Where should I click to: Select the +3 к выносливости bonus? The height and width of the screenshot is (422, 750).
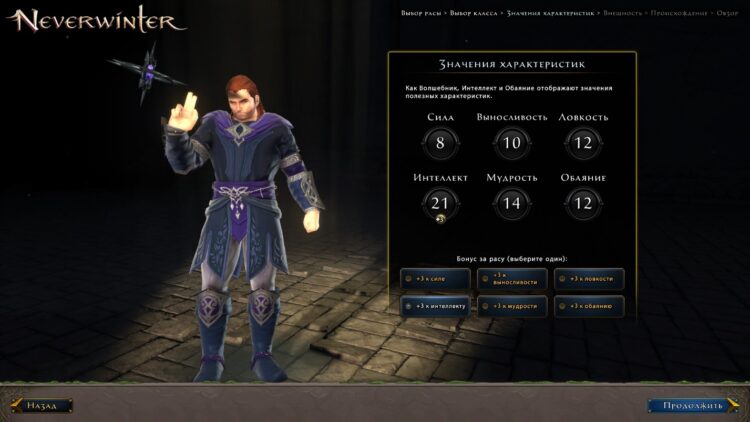pos(512,279)
